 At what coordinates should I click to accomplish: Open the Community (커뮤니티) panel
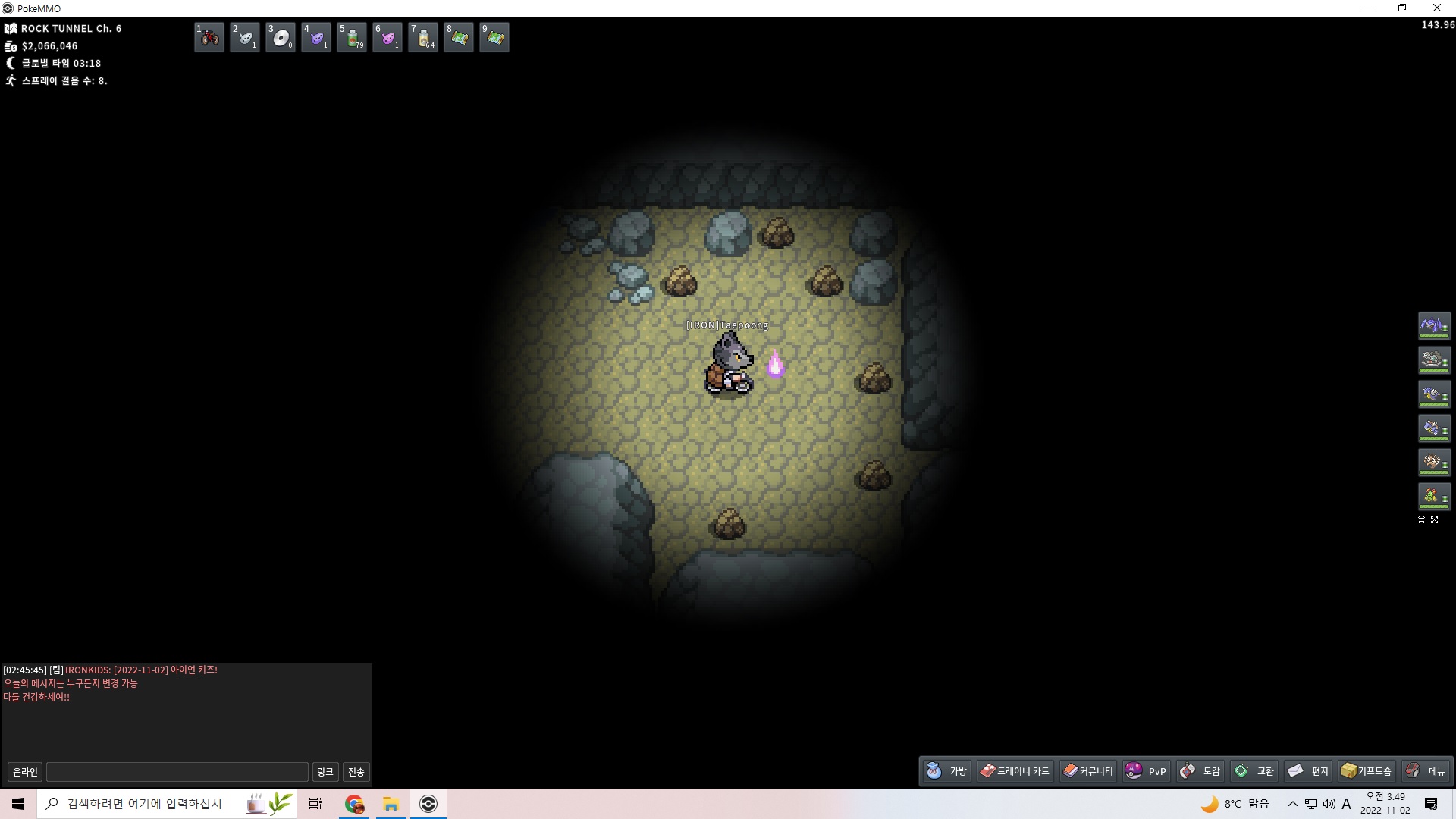pos(1088,771)
